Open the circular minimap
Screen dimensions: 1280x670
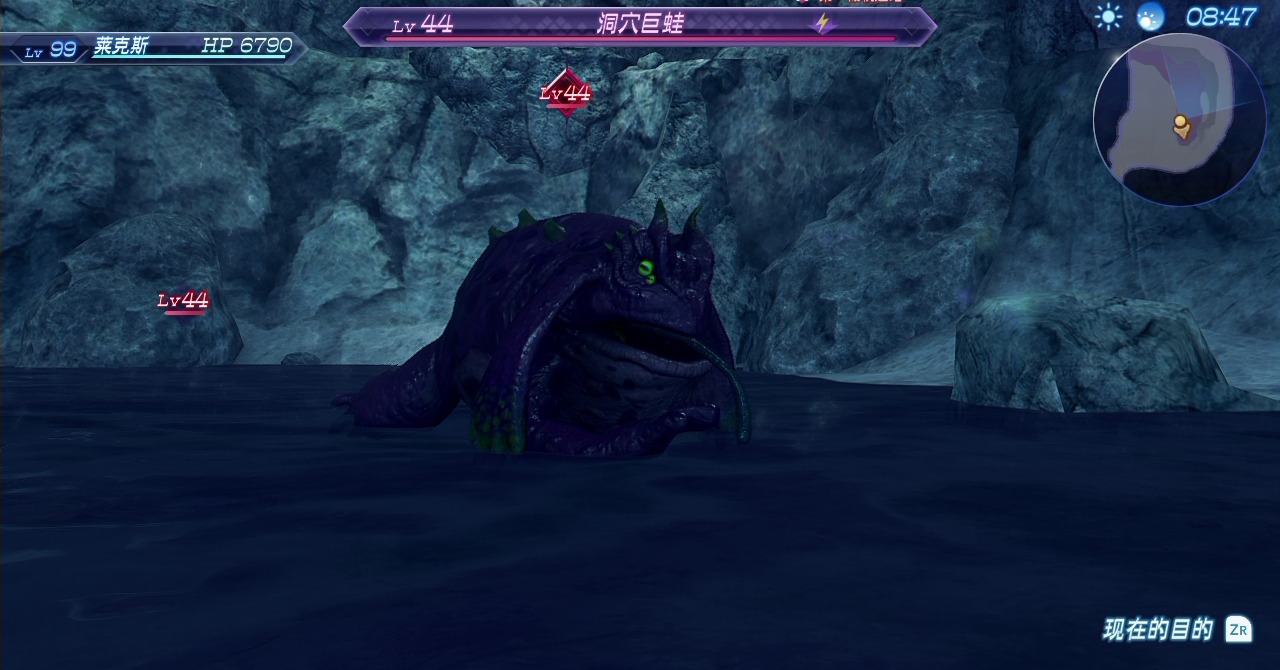click(x=1179, y=119)
